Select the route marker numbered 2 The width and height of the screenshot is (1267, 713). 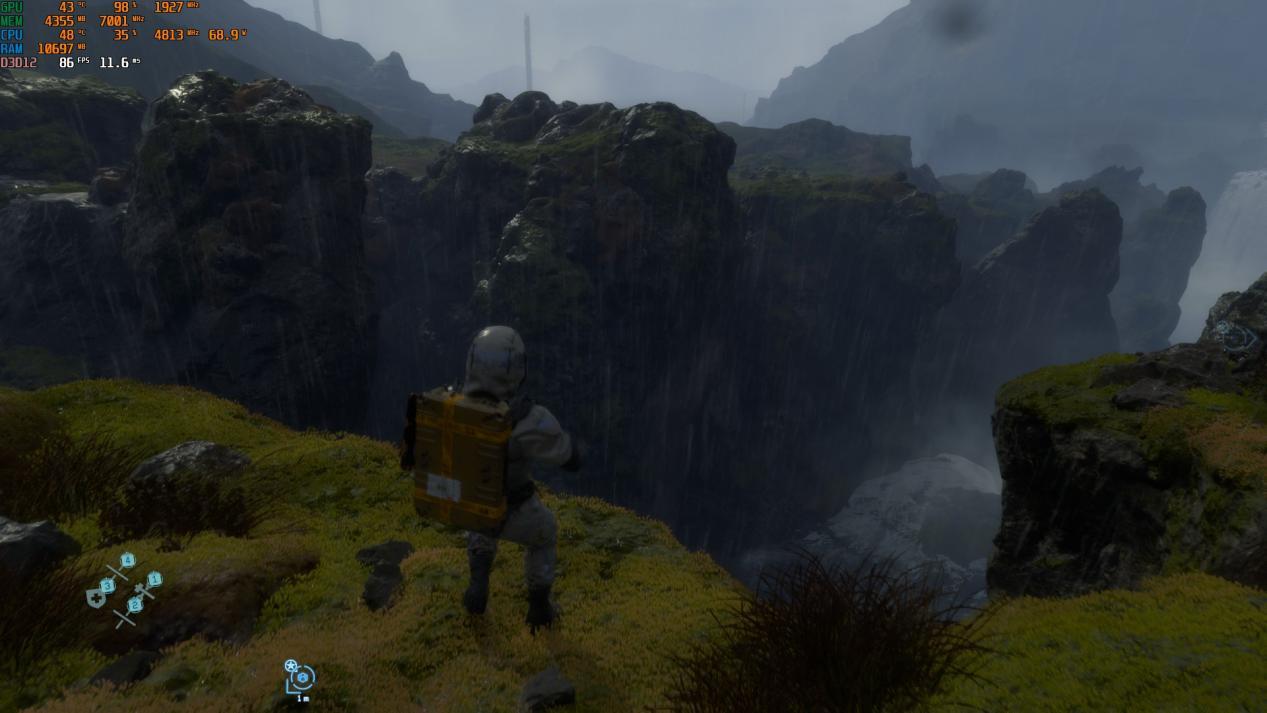coord(135,605)
